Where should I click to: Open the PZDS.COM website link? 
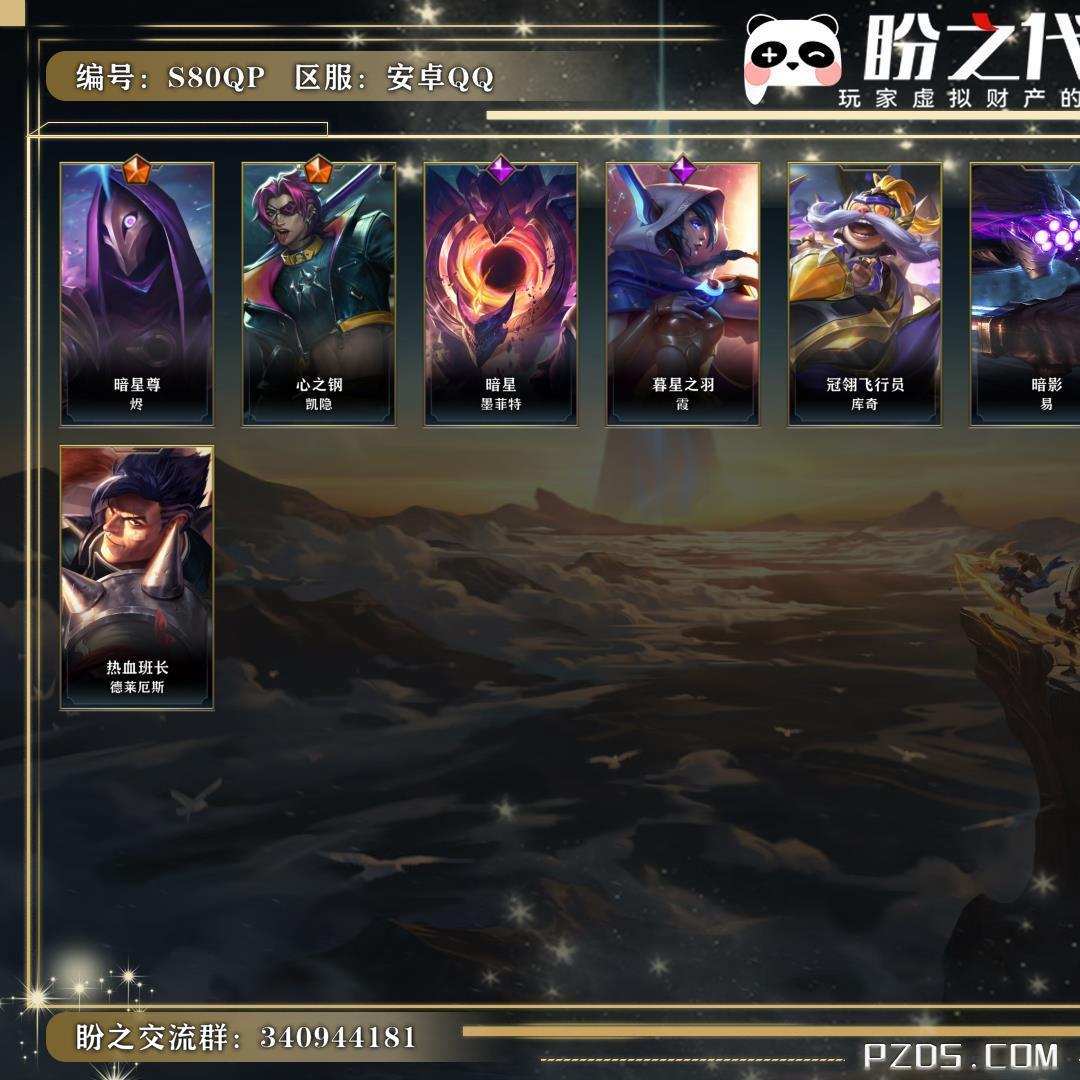pos(961,1055)
